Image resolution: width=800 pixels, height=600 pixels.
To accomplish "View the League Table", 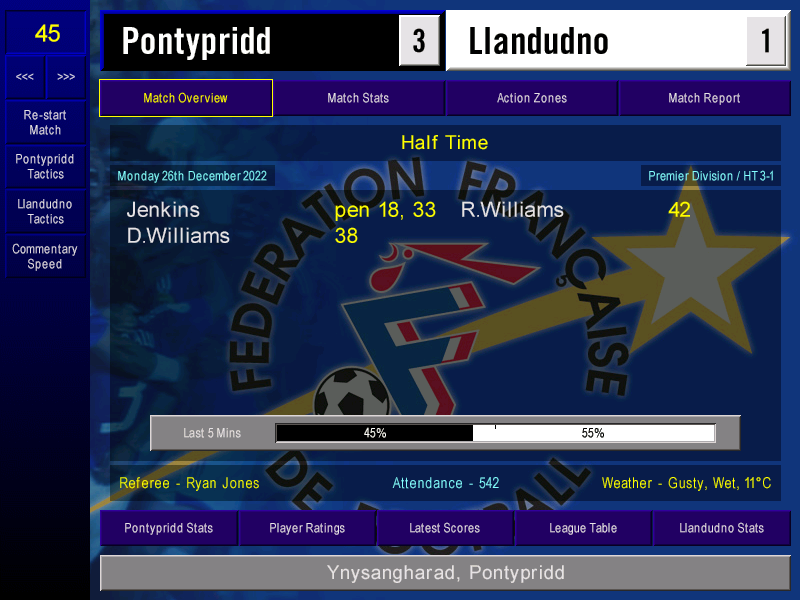I will [583, 528].
